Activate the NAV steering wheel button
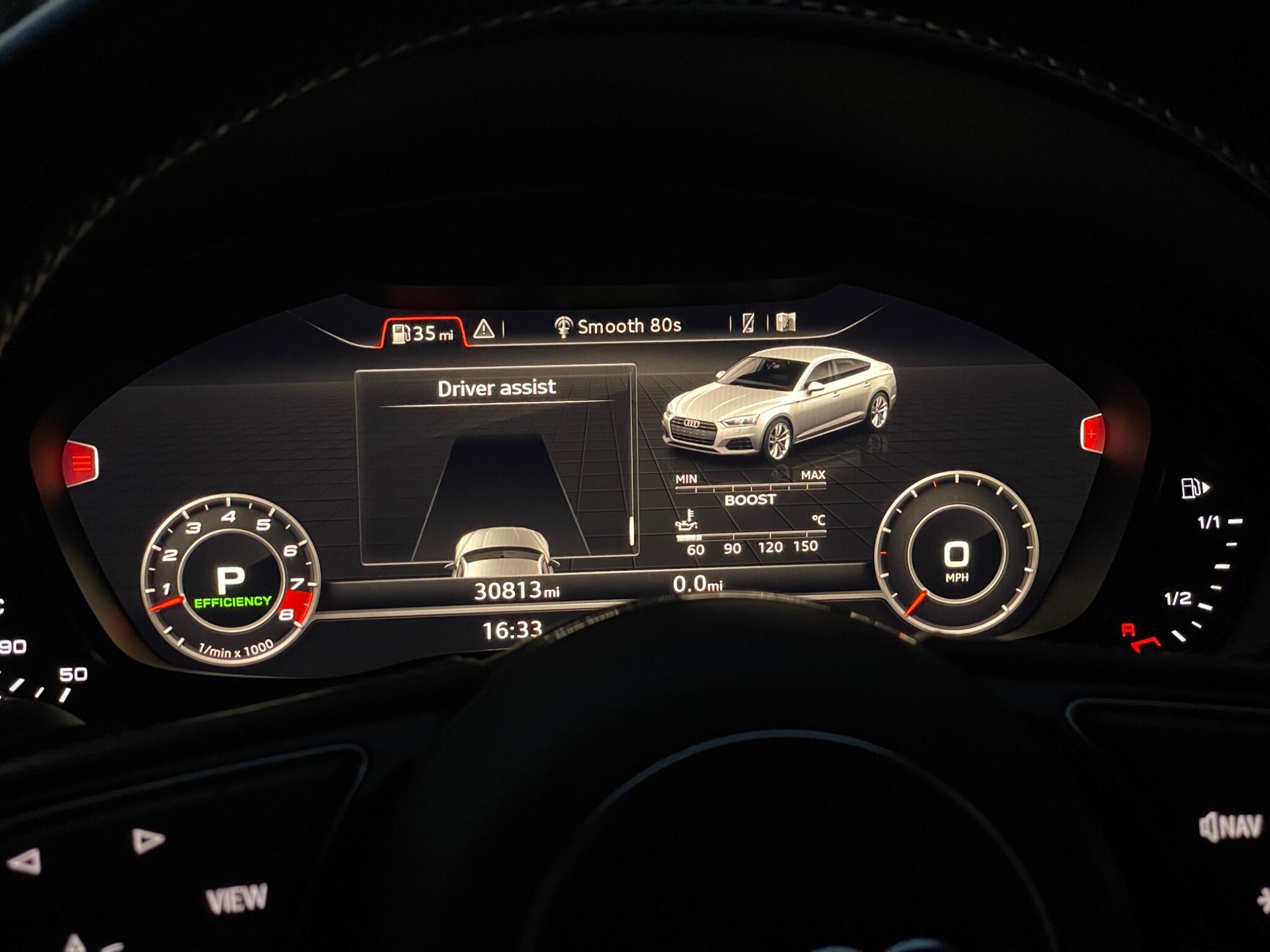This screenshot has height=952, width=1270. [1230, 827]
